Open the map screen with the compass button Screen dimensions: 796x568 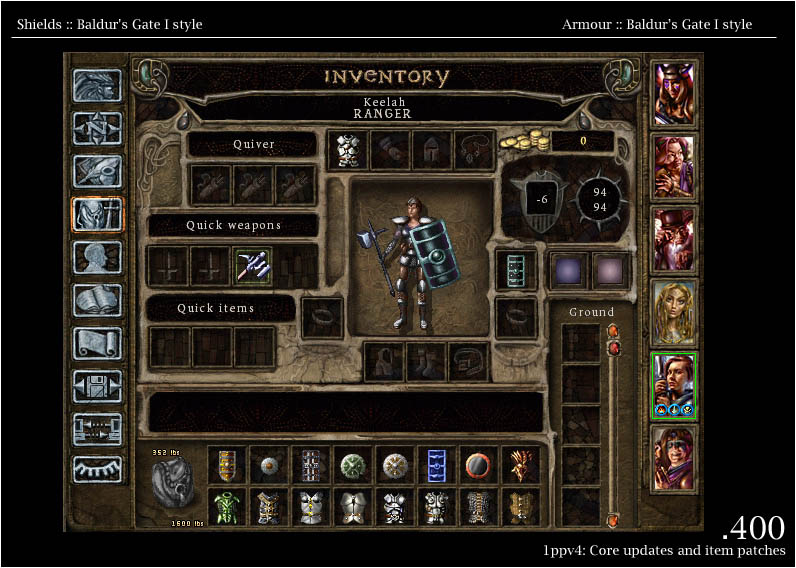point(97,128)
